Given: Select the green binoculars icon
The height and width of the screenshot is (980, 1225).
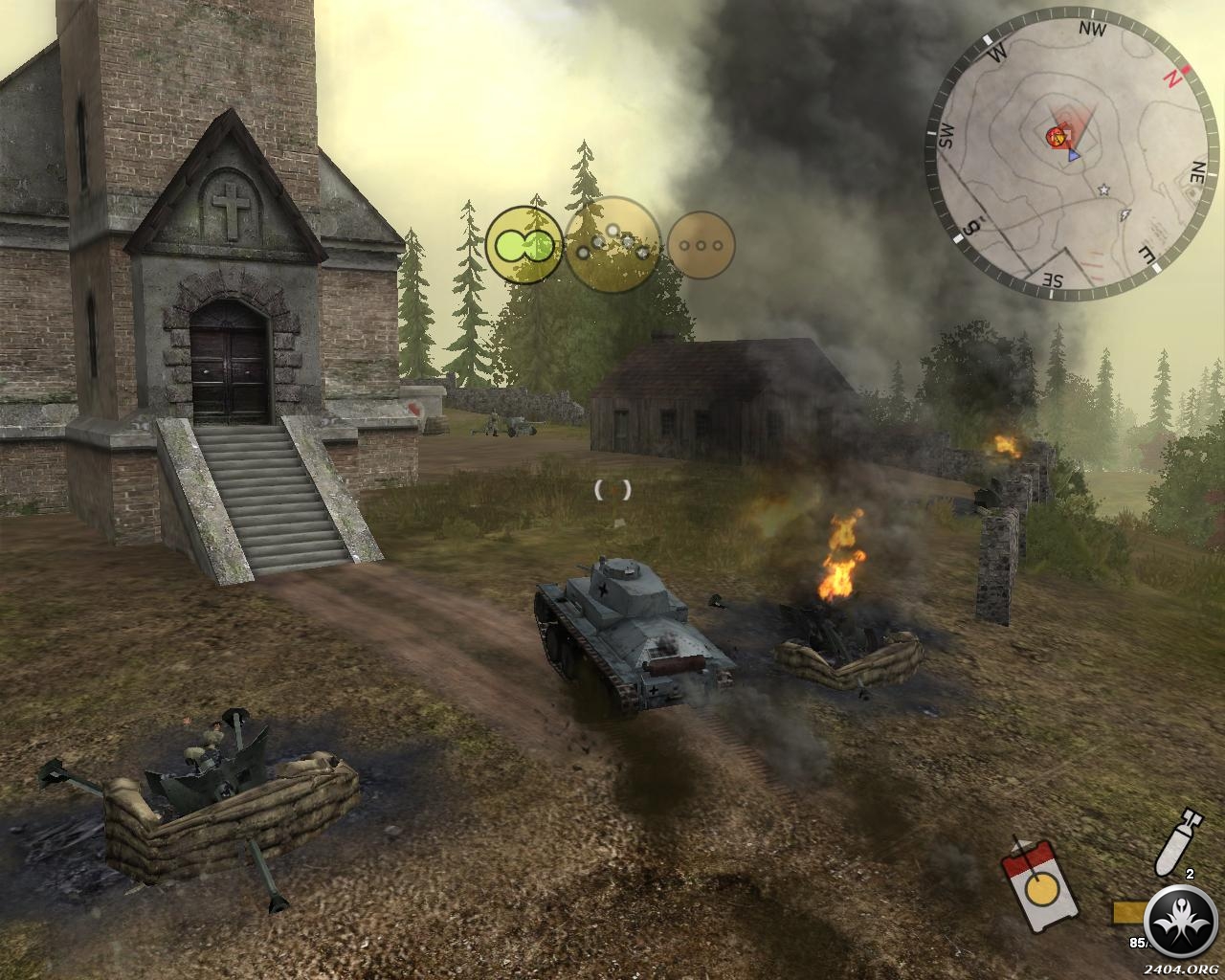Looking at the screenshot, I should (523, 245).
